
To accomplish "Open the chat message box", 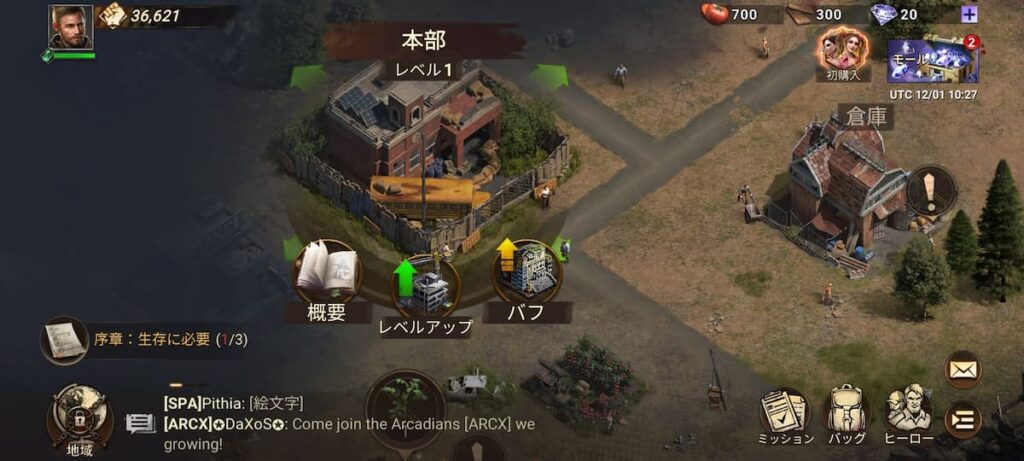I will [140, 424].
